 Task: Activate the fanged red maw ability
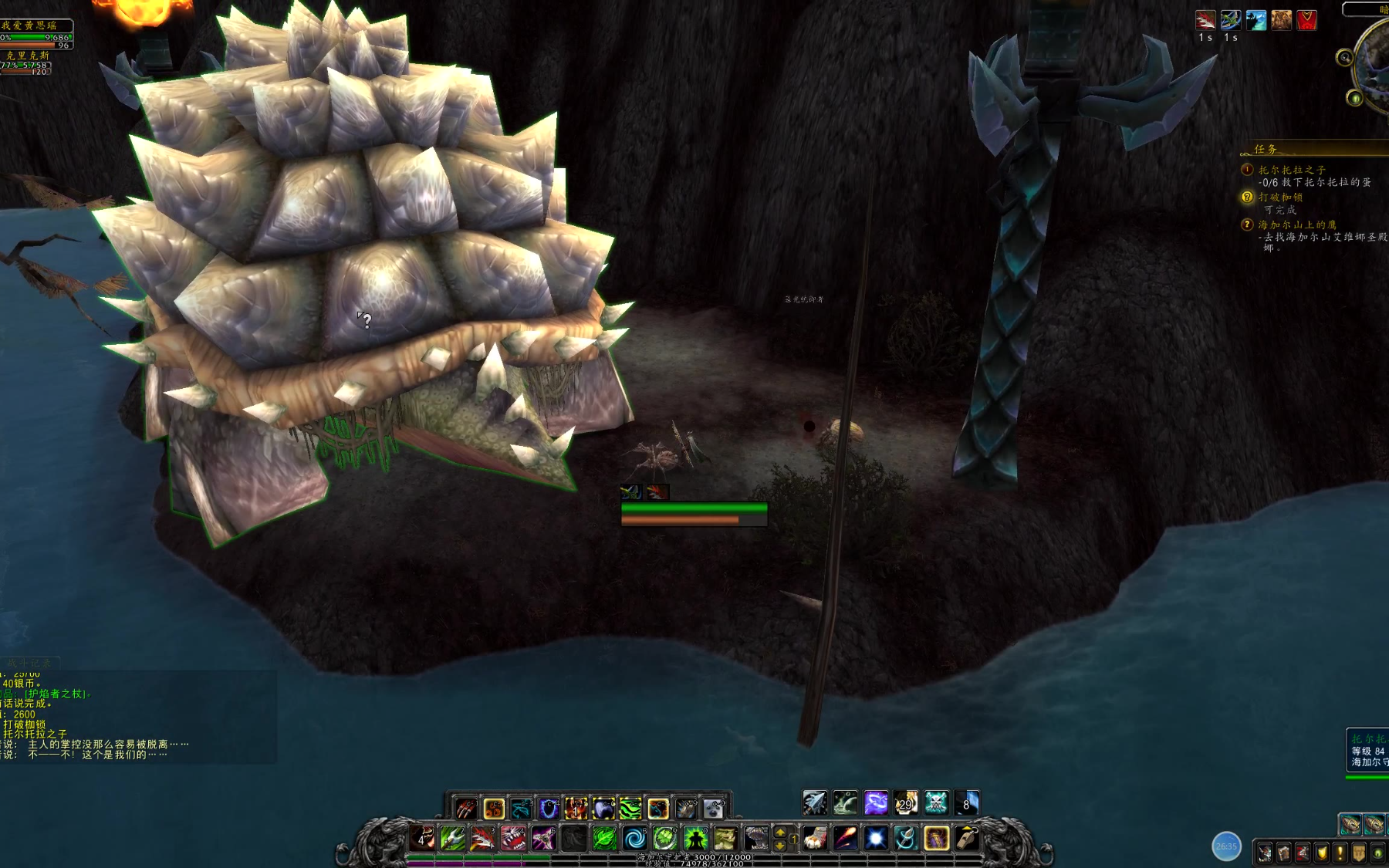513,838
